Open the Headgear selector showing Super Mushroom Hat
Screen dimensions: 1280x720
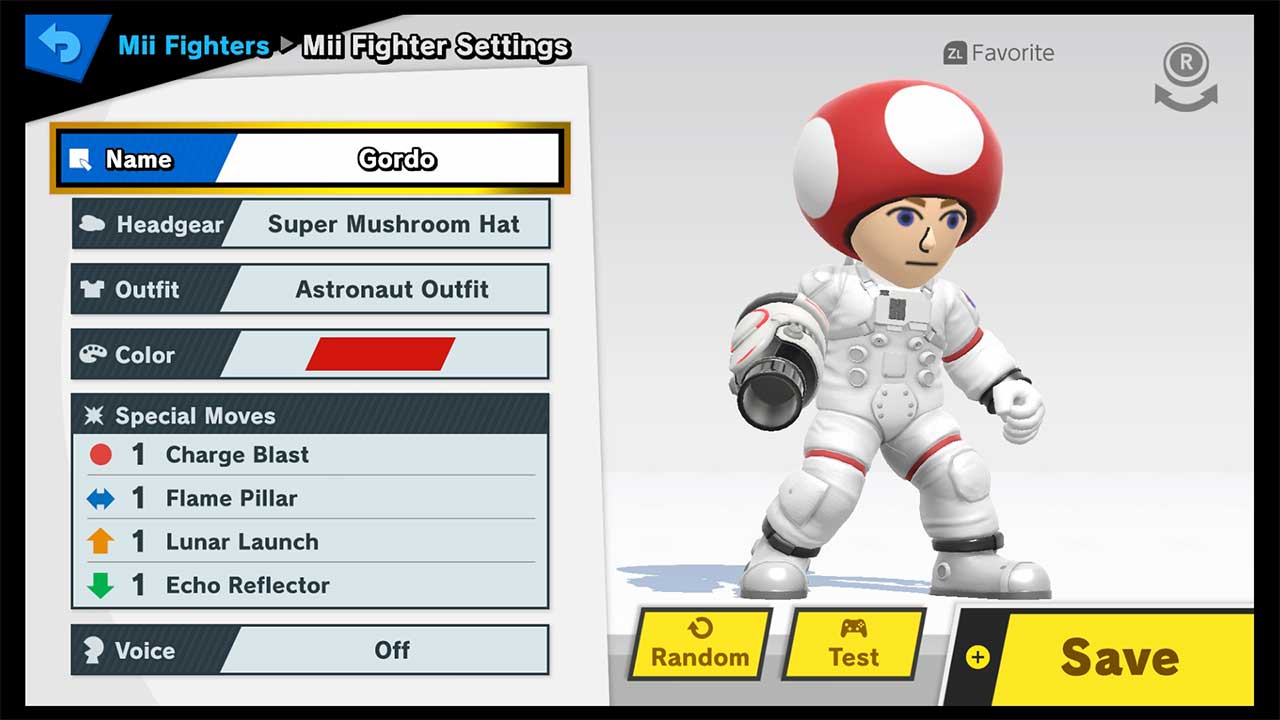point(309,224)
